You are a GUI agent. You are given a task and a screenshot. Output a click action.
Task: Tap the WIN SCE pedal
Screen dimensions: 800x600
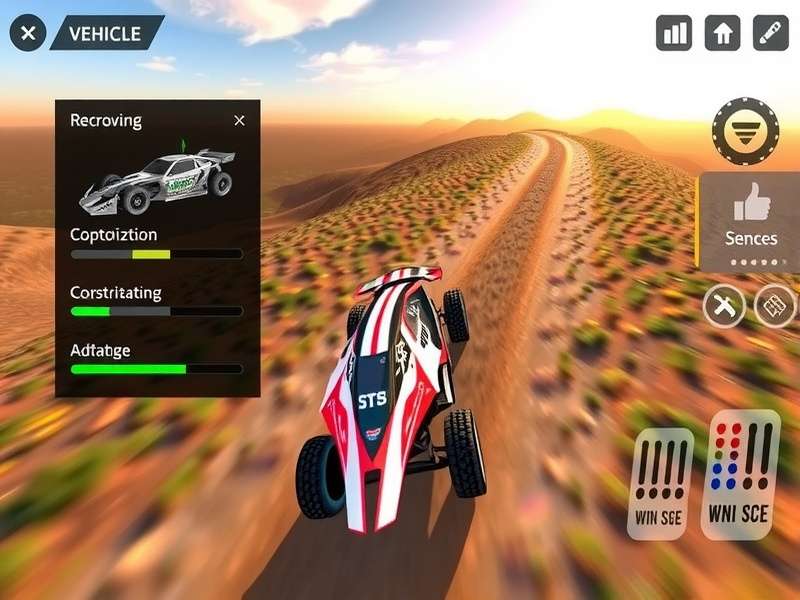pos(660,484)
